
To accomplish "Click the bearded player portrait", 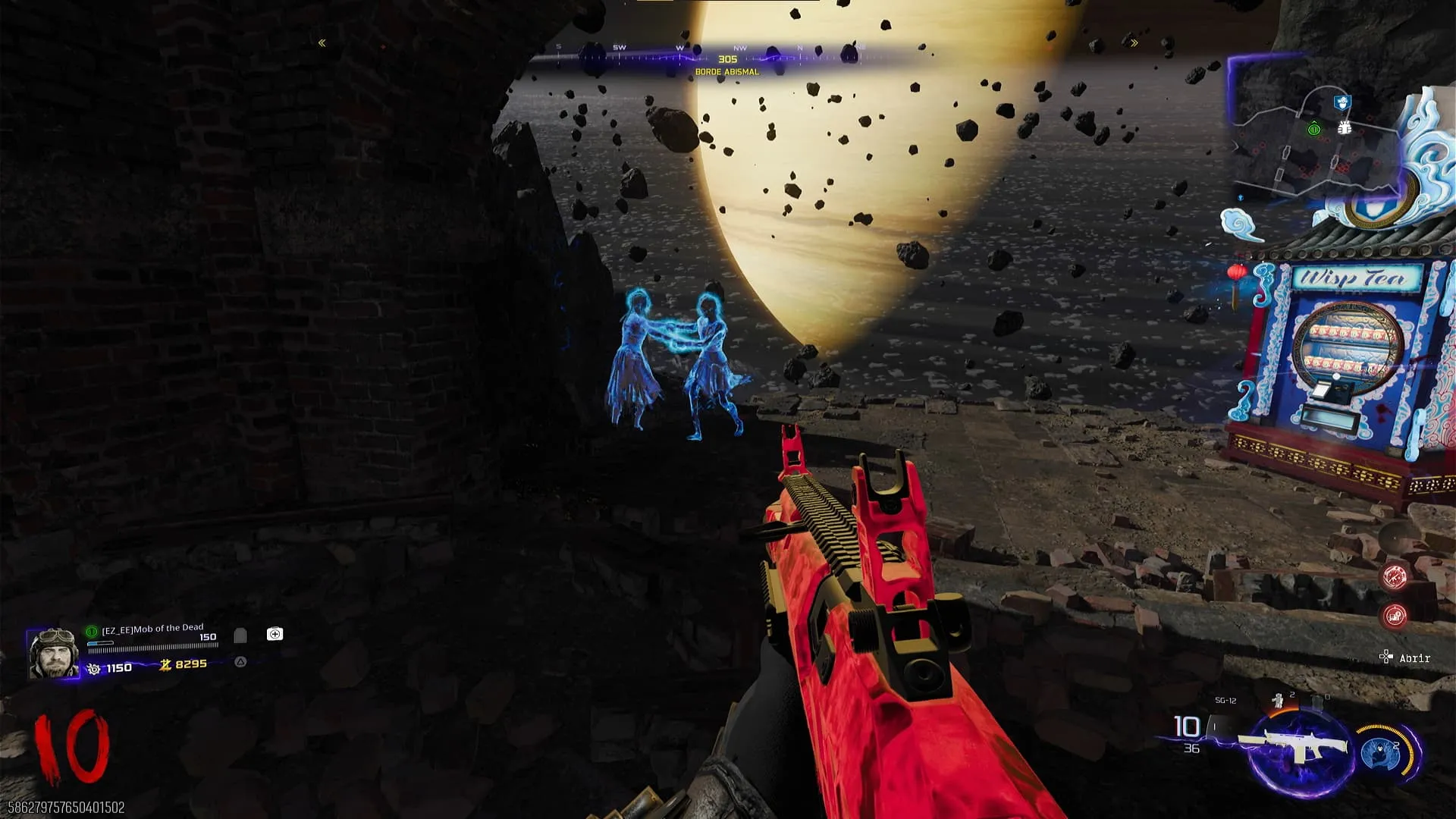I will coord(53,653).
